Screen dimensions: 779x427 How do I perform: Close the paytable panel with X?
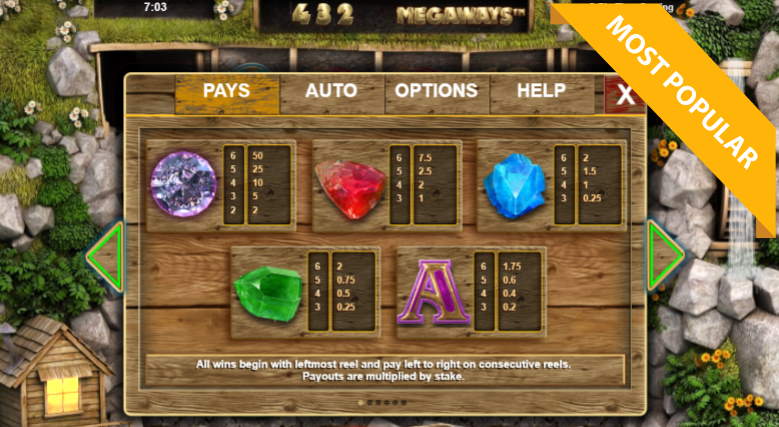(x=625, y=95)
